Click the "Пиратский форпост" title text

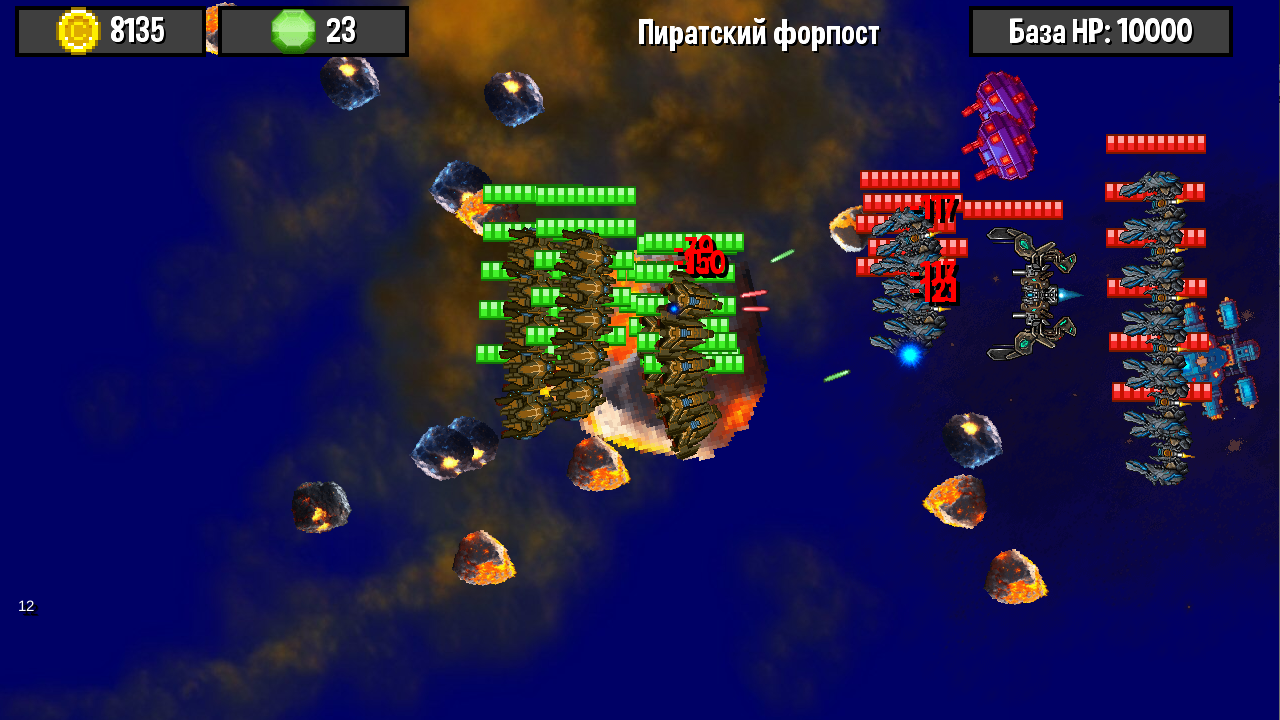[x=759, y=33]
